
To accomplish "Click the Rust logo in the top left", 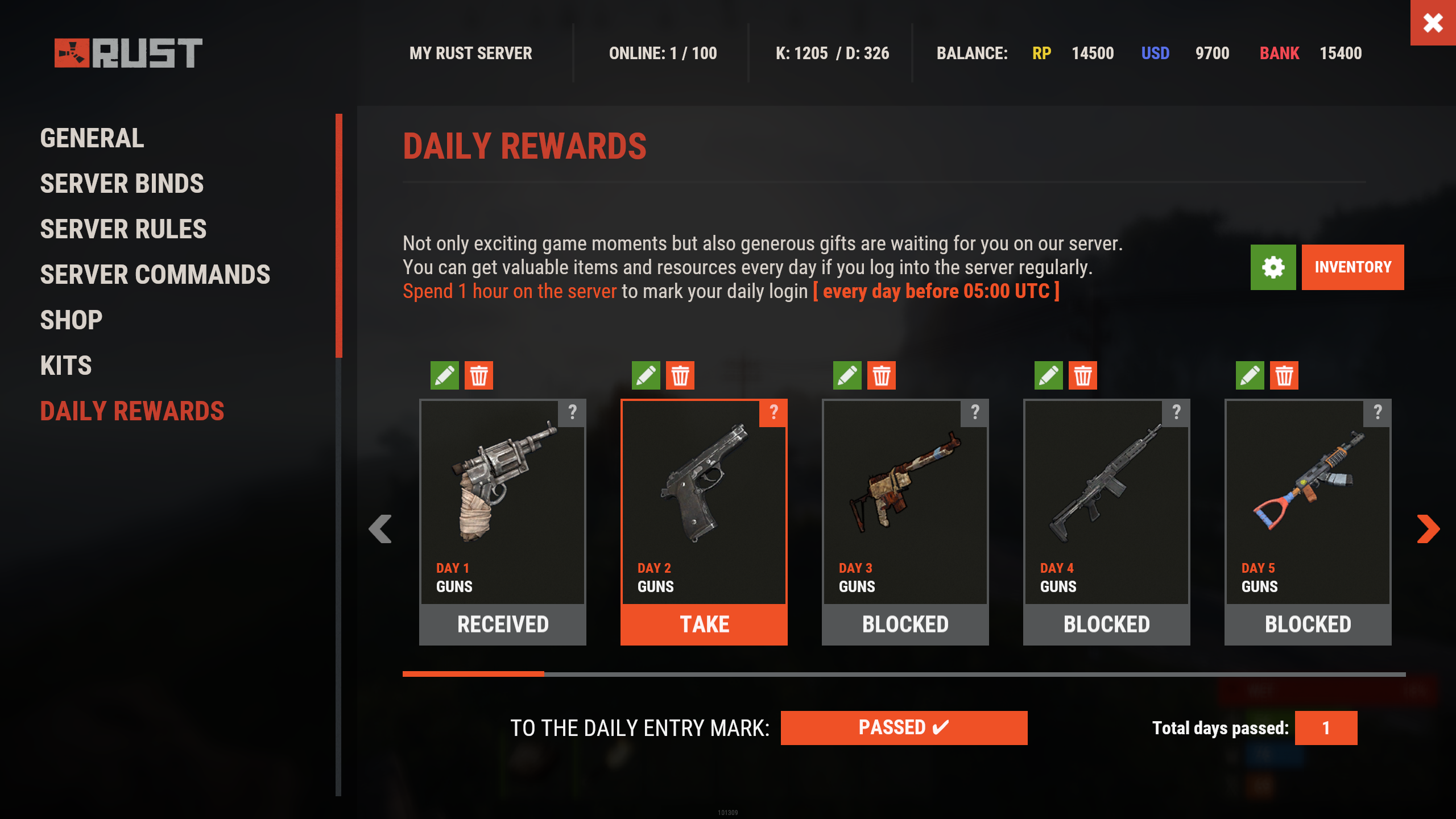I will tap(128, 54).
